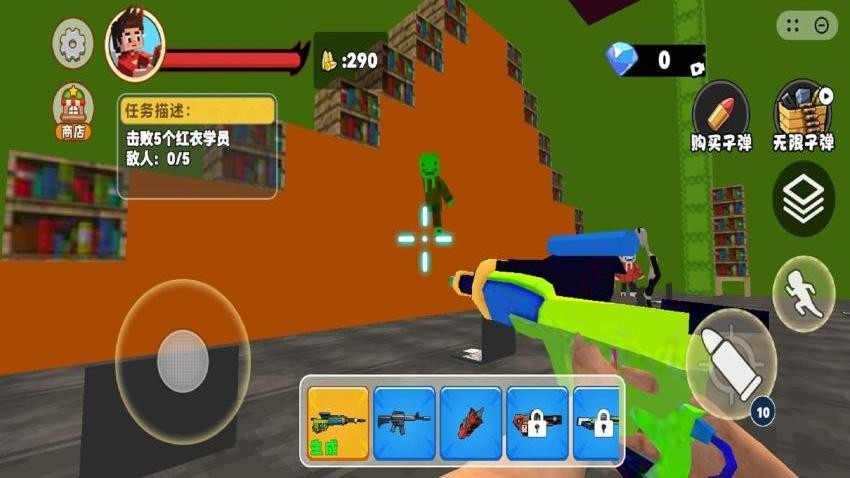Tap the virtual movement joystick
This screenshot has width=850, height=478.
tap(182, 360)
